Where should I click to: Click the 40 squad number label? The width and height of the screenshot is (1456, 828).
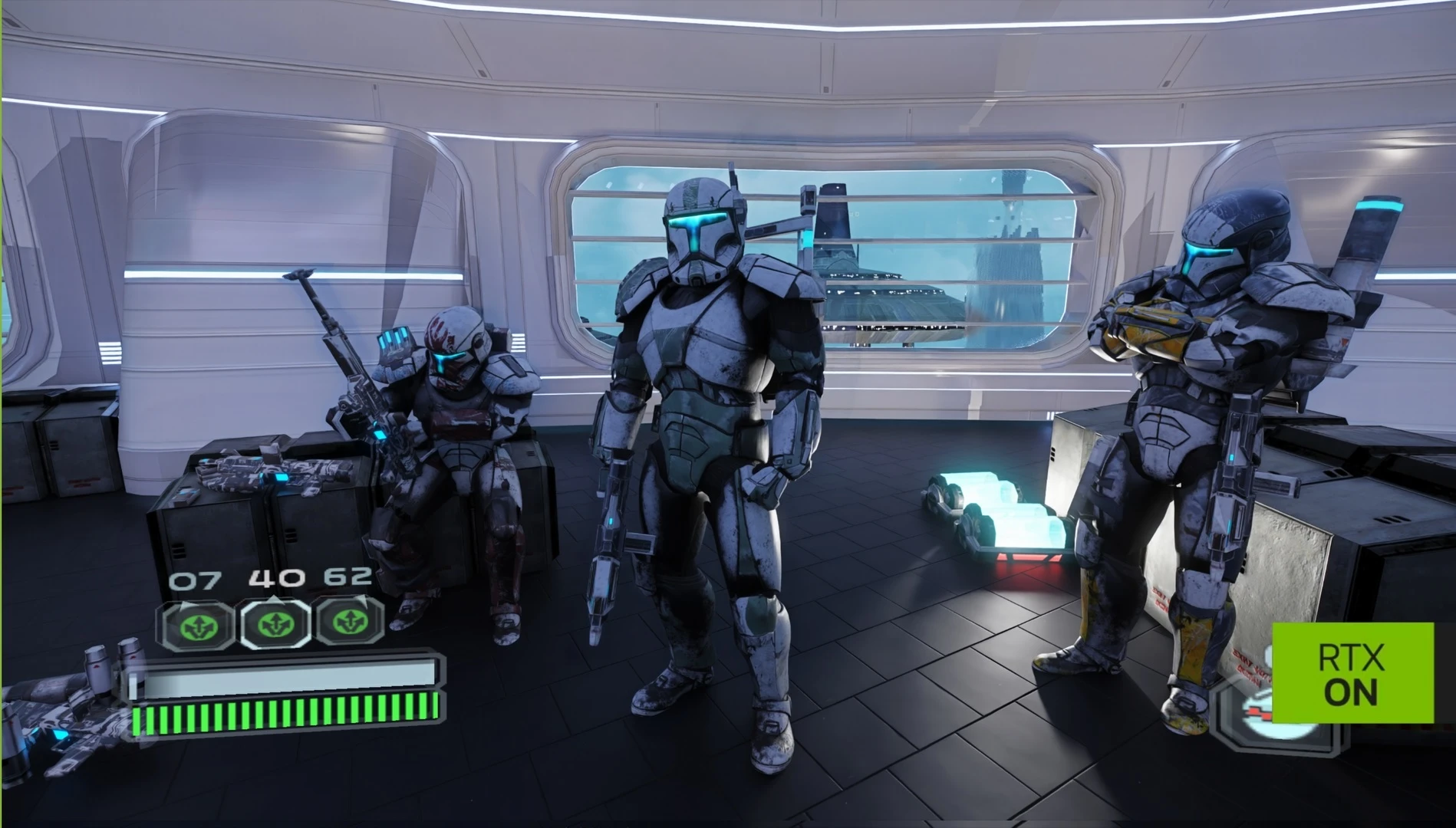278,580
